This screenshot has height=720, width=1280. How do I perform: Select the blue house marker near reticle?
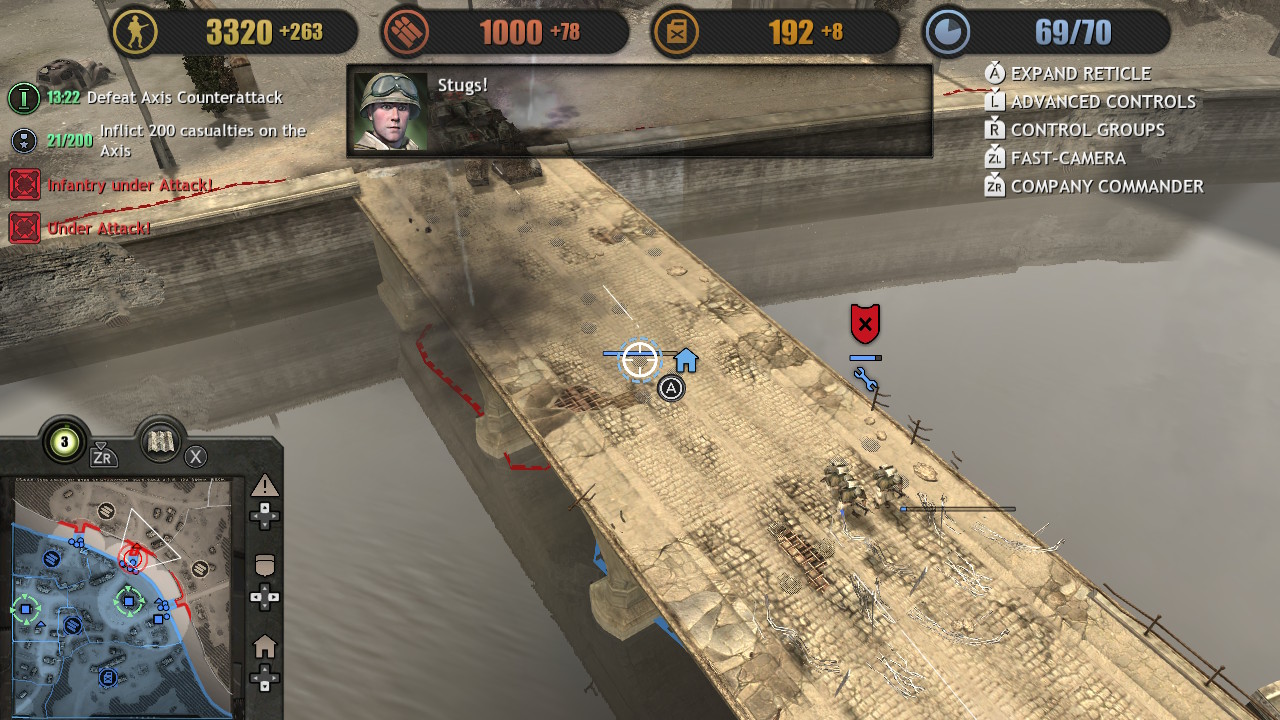686,360
